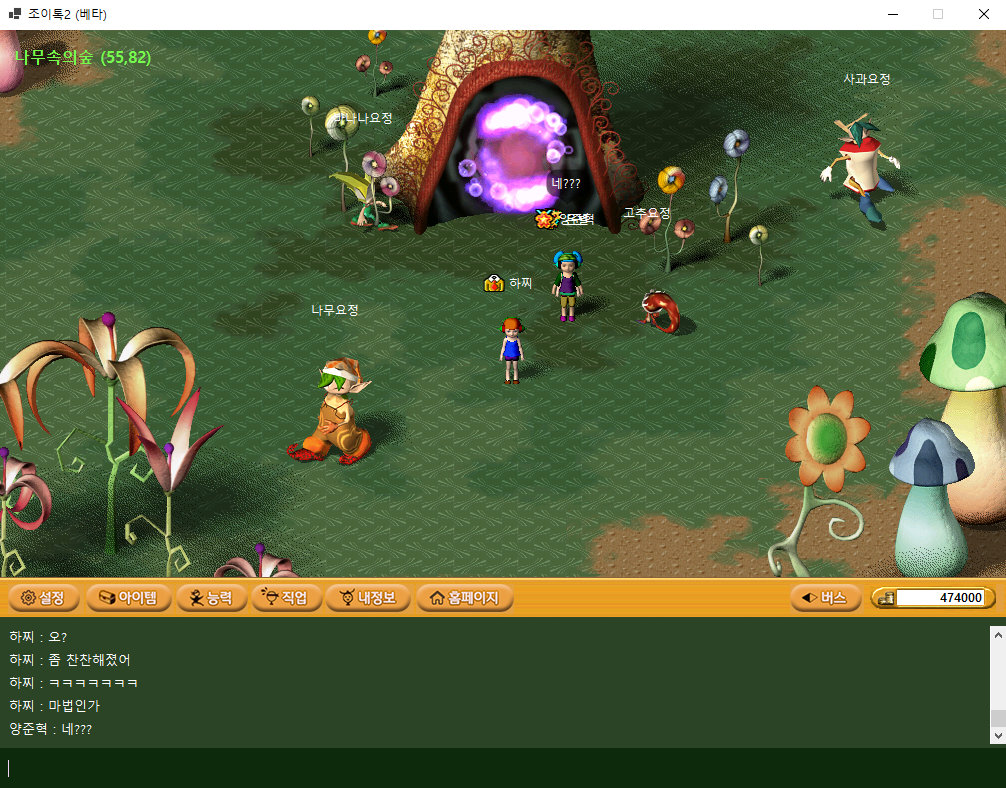Screen dimensions: 1006x788
Task: Visit the 홈페이지 homepage
Action: click(x=464, y=598)
